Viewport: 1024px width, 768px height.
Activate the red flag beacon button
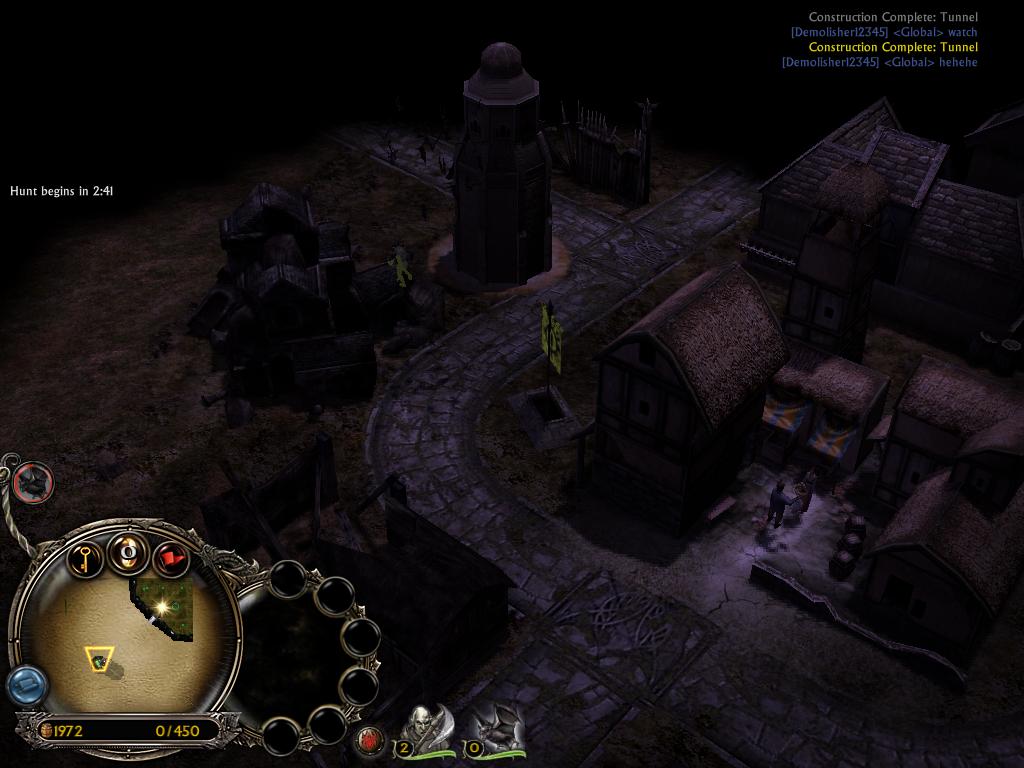(171, 557)
